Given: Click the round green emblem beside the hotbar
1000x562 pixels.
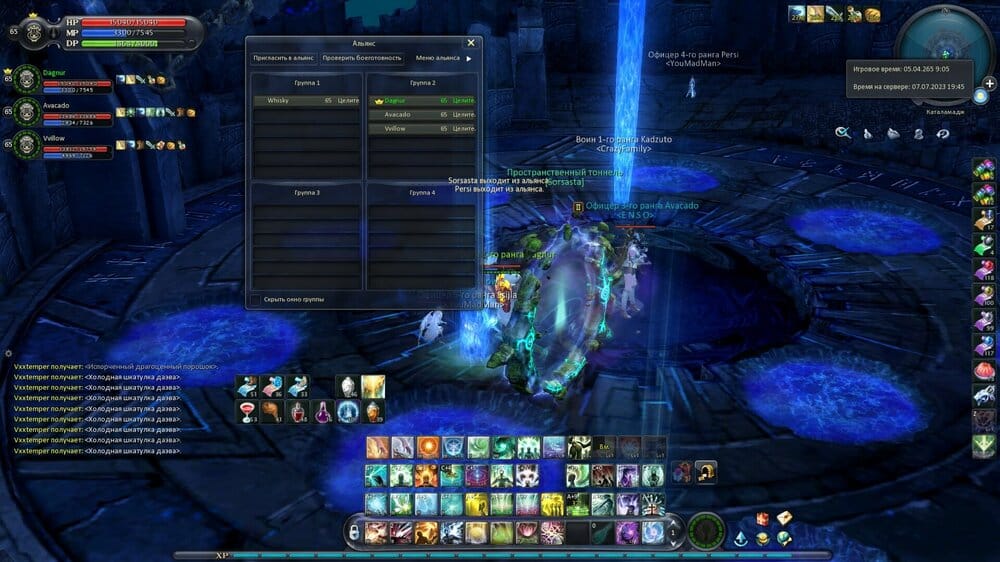Looking at the screenshot, I should click(706, 530).
